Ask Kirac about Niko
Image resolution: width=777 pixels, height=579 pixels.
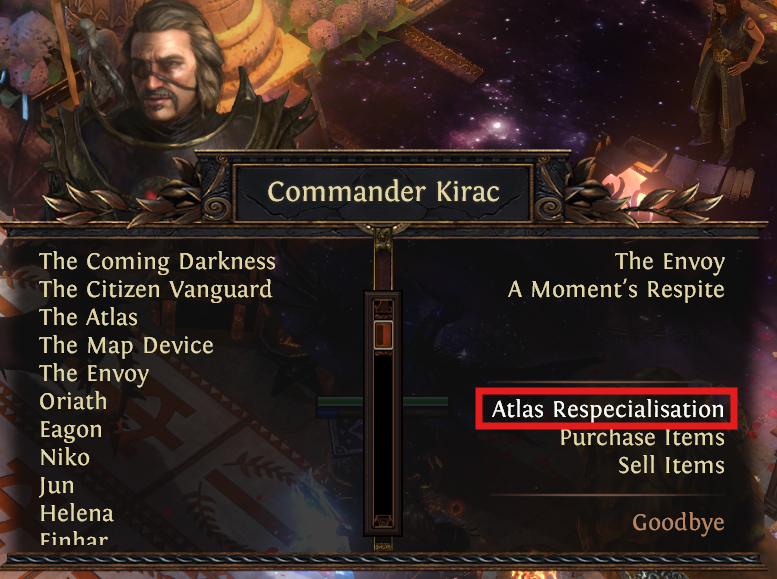pos(64,458)
